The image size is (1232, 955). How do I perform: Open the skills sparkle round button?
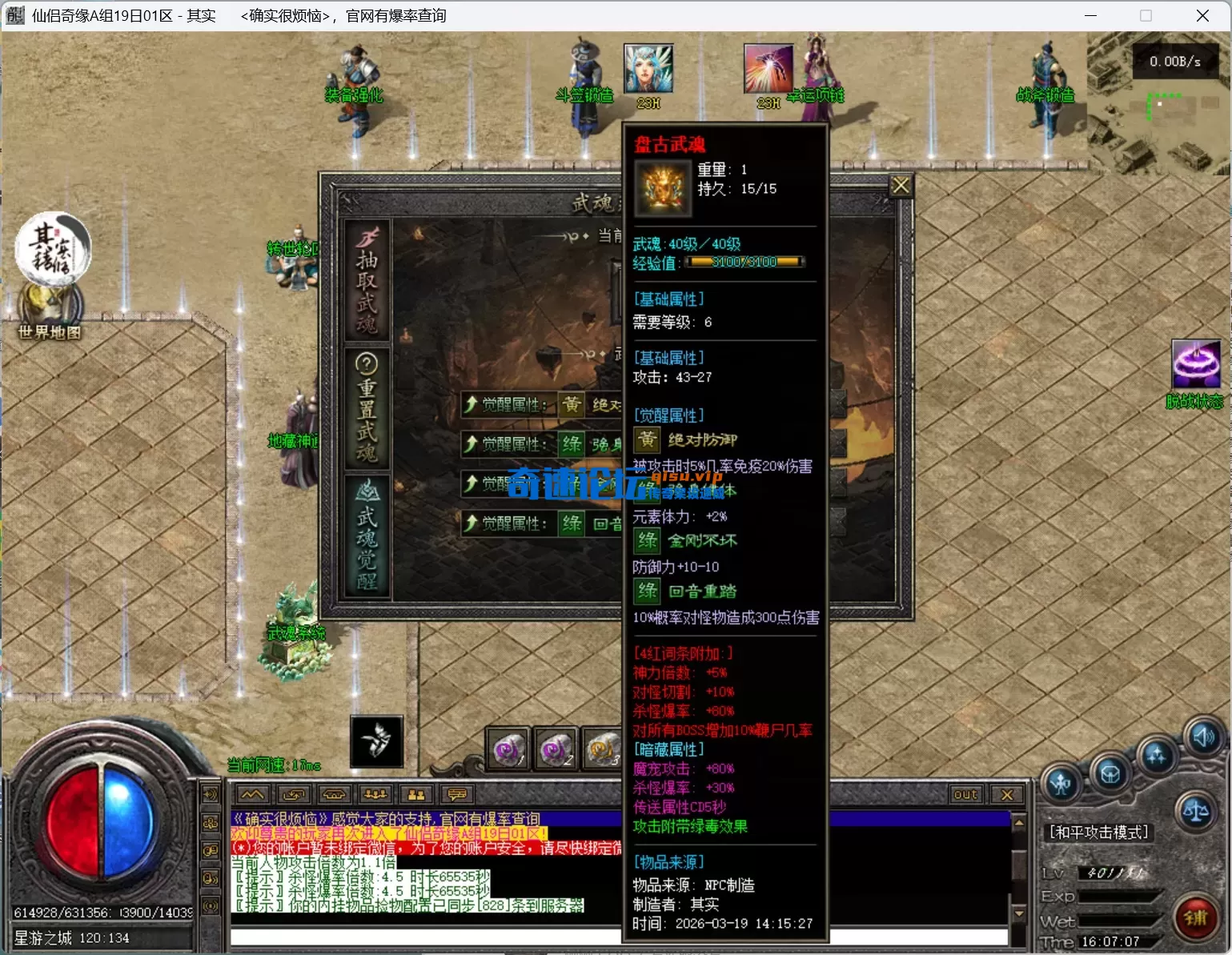tap(1156, 755)
